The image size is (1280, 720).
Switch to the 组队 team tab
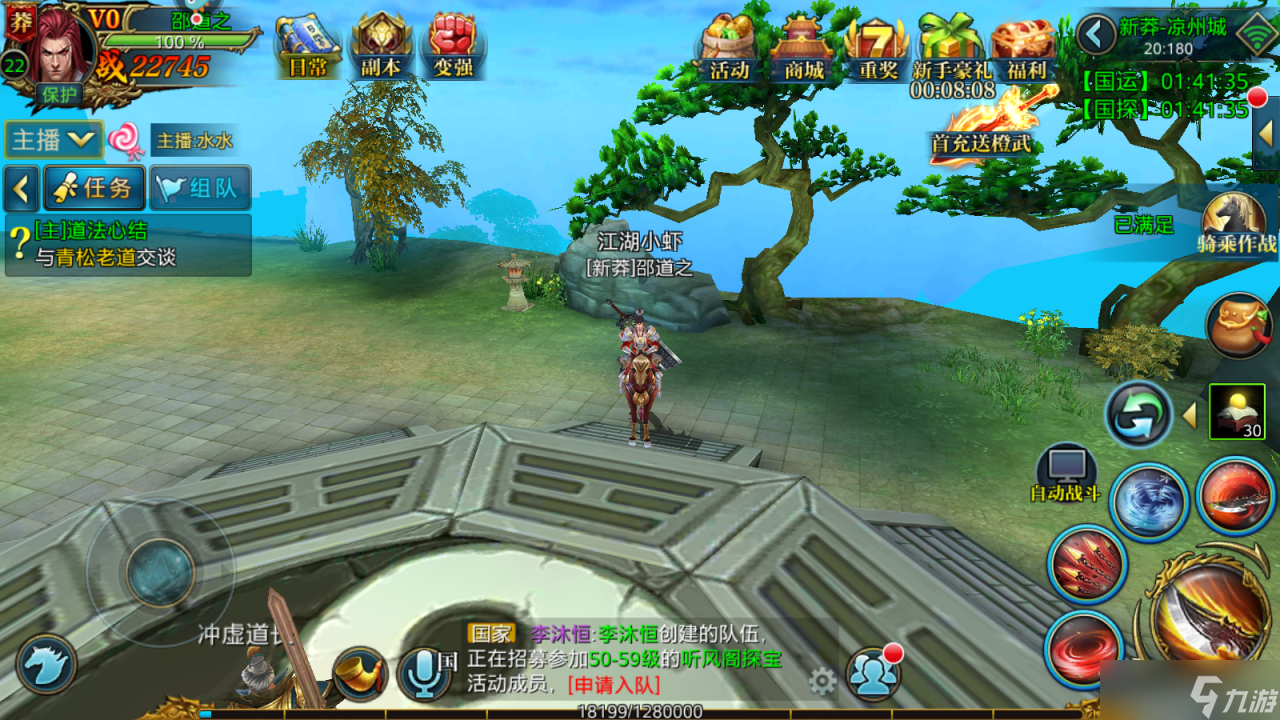pyautogui.click(x=200, y=188)
